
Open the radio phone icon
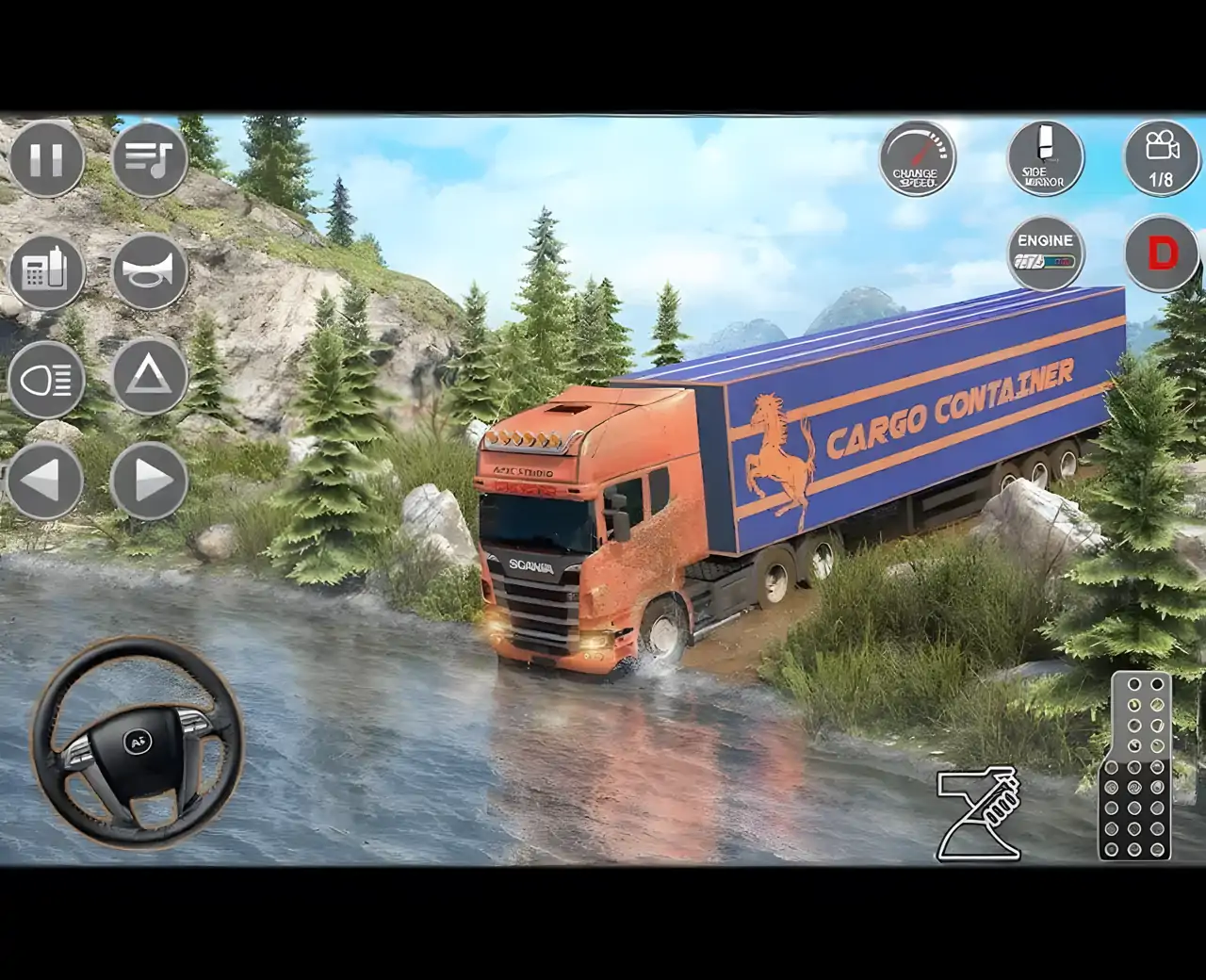47,271
